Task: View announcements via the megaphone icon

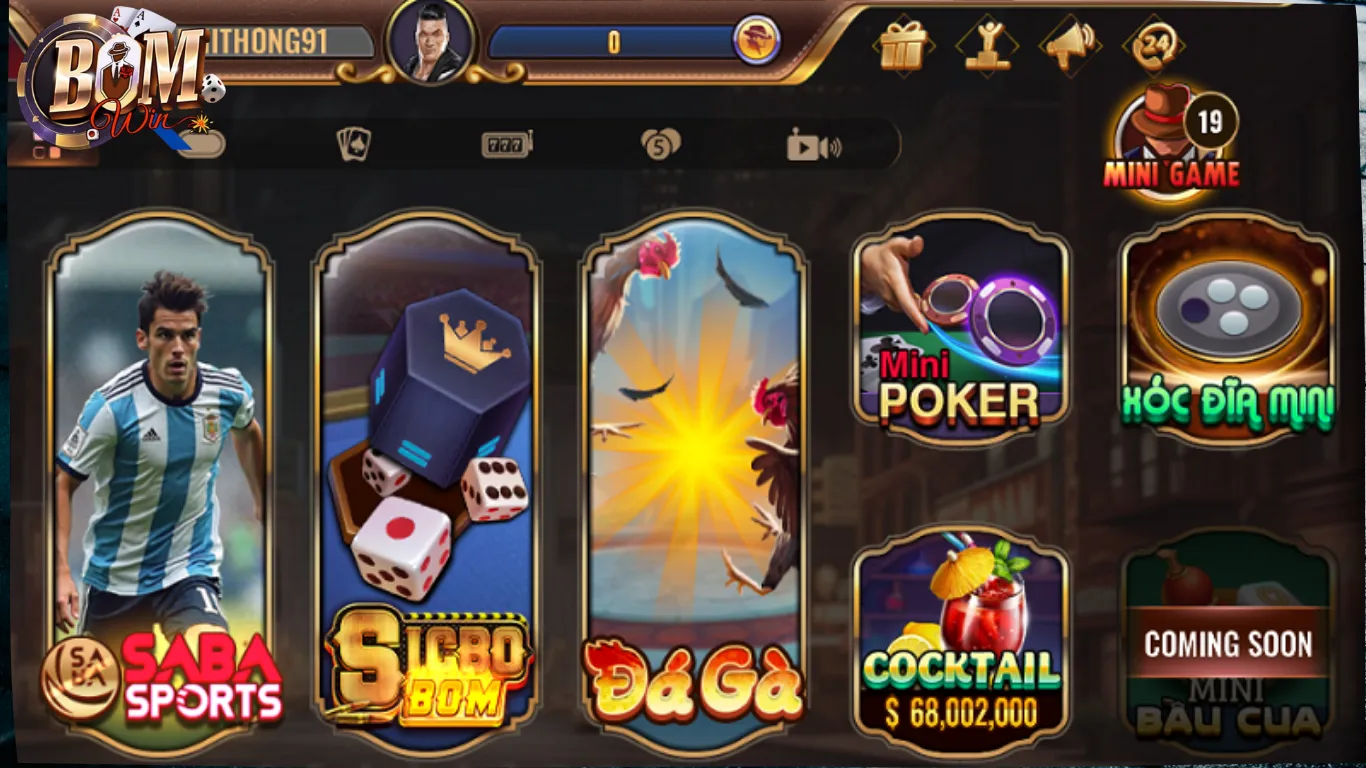Action: [x=1069, y=44]
